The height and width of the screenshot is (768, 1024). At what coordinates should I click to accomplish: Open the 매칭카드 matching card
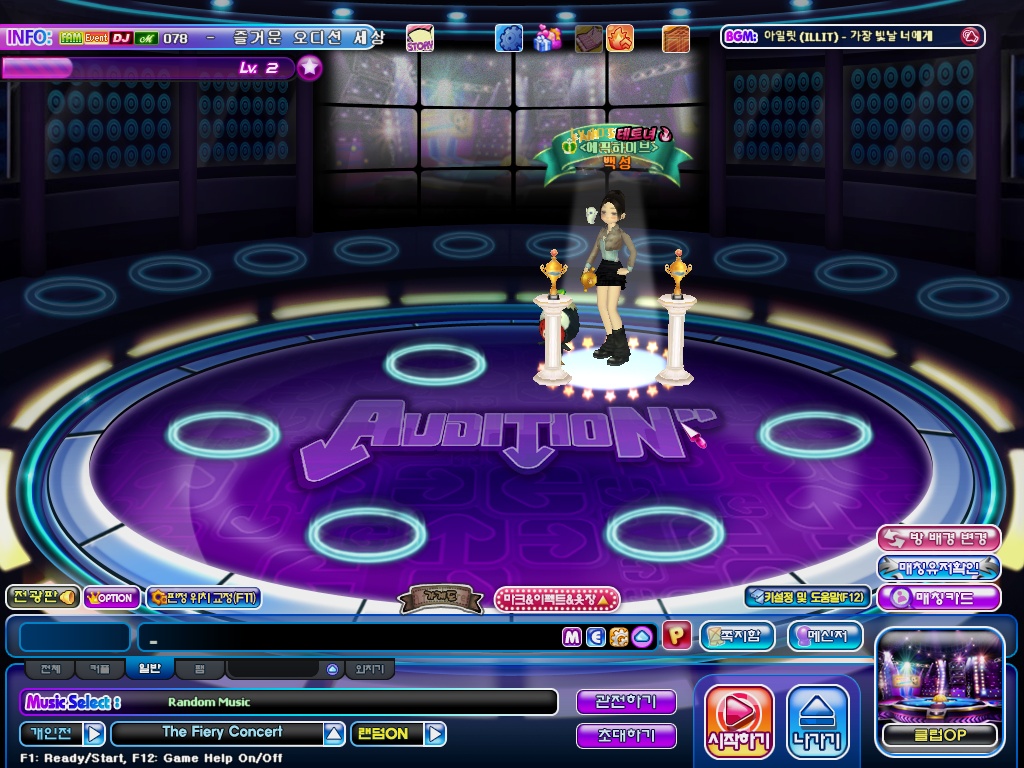click(x=938, y=598)
